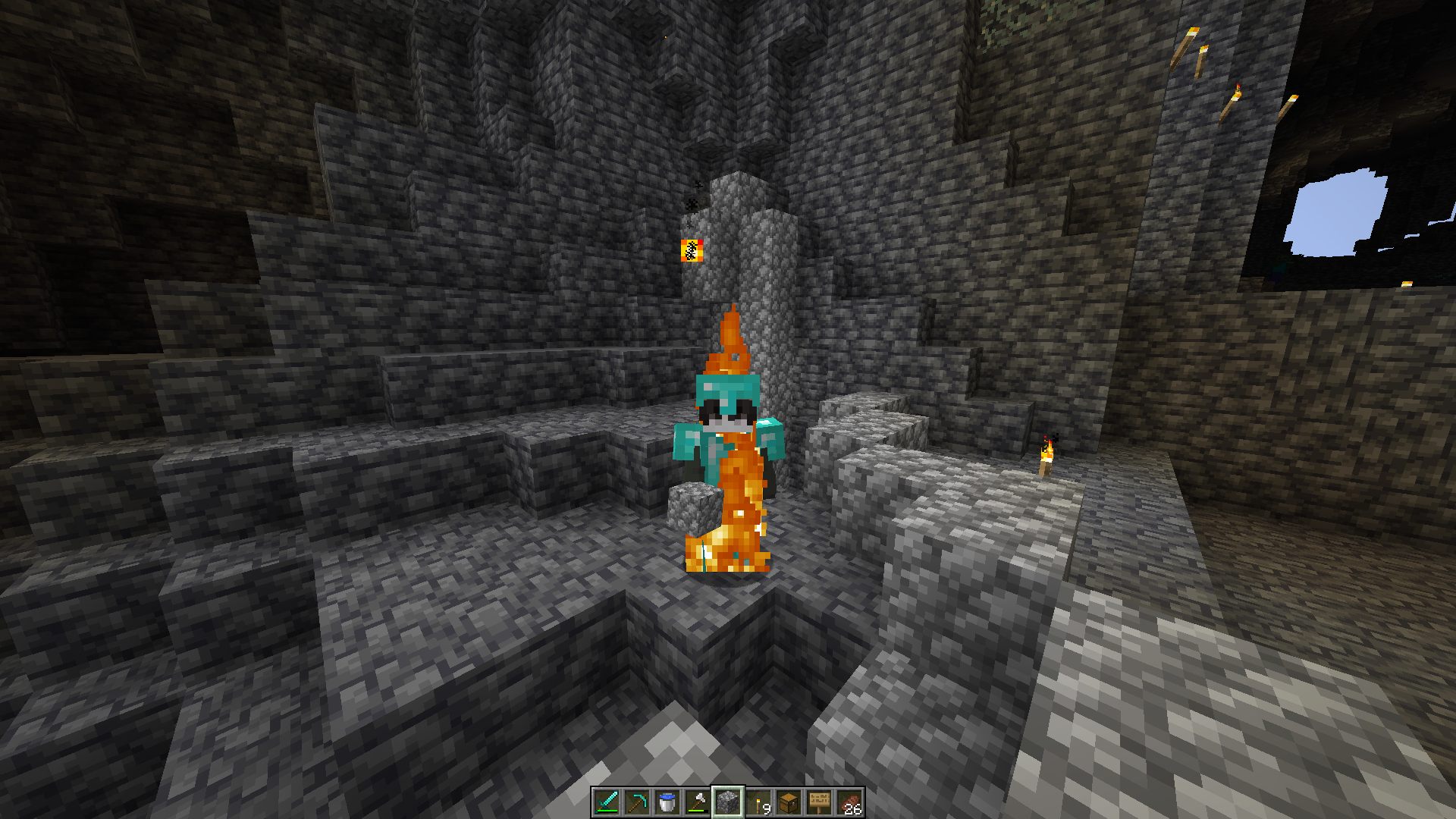Select the diamond sword hotbar slot
This screenshot has height=819, width=1456.
(x=607, y=802)
